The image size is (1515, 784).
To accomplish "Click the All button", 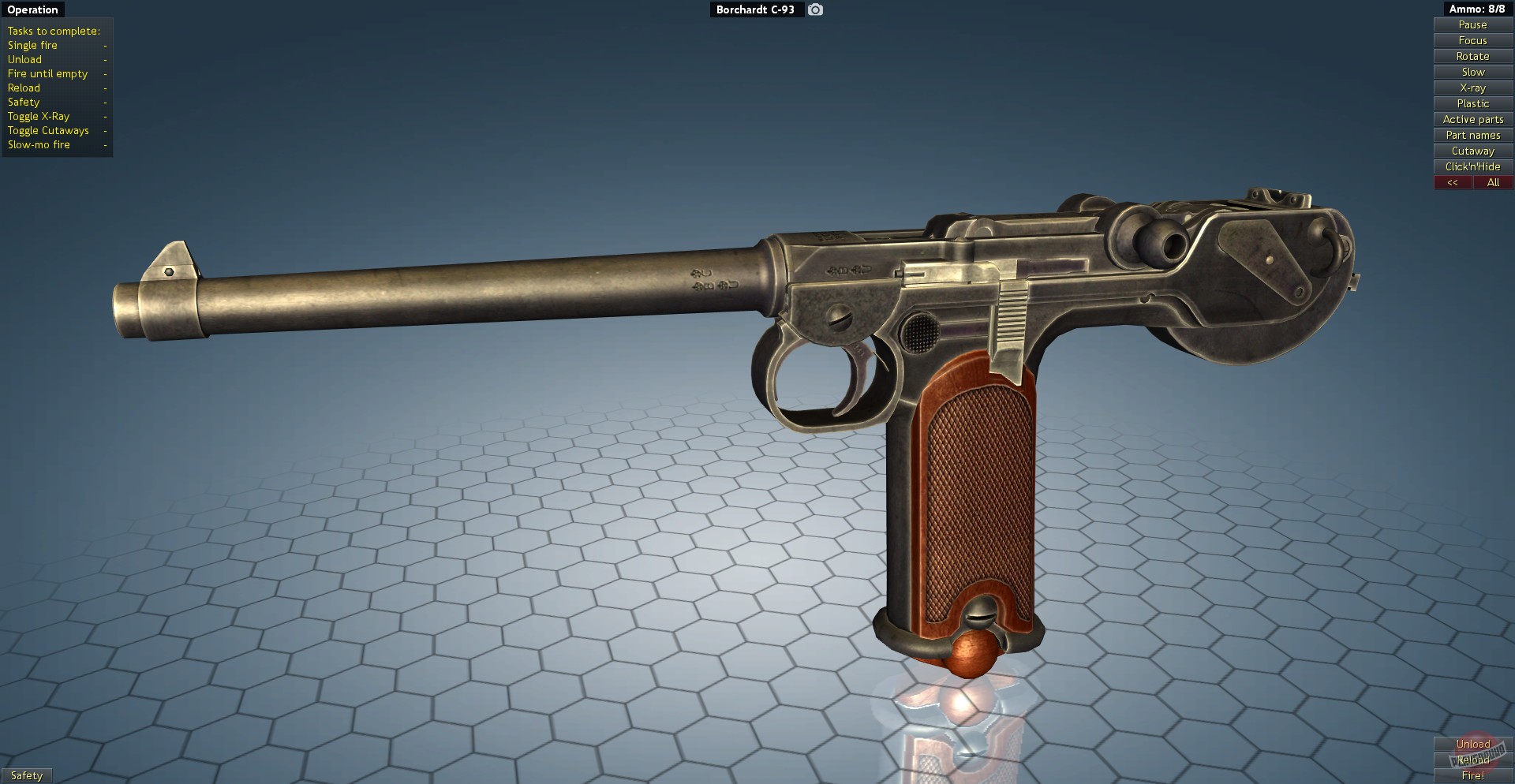I will 1493,182.
